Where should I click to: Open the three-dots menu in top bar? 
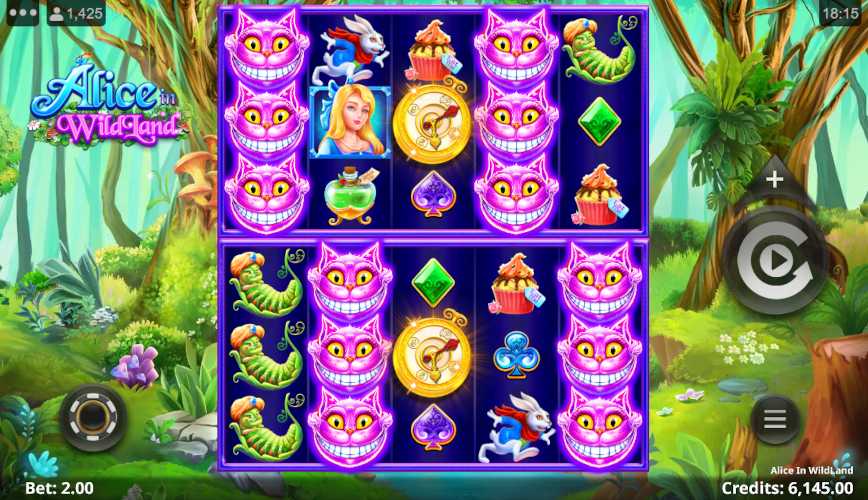click(21, 14)
